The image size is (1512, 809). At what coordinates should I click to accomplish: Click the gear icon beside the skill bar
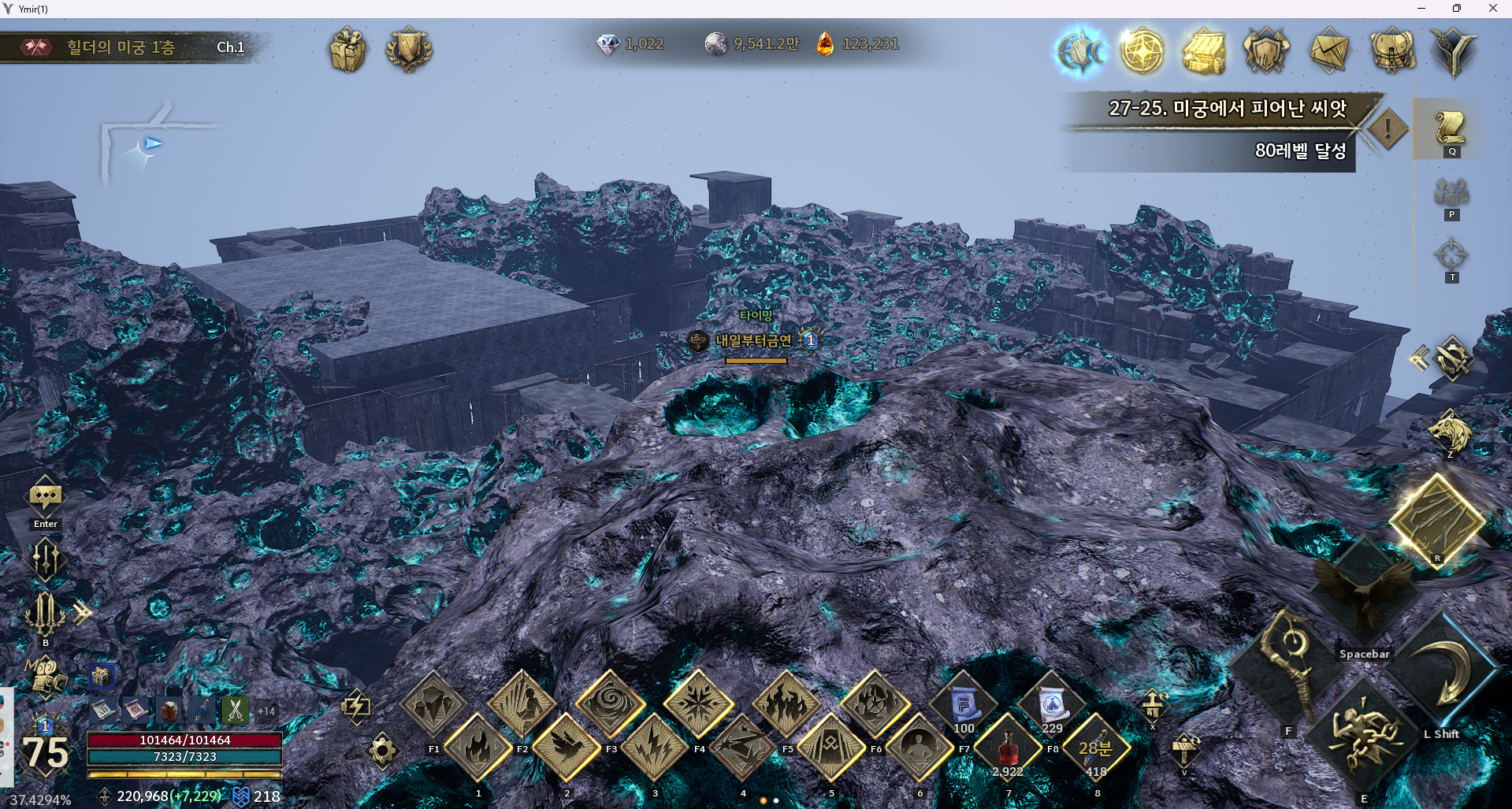pos(382,749)
